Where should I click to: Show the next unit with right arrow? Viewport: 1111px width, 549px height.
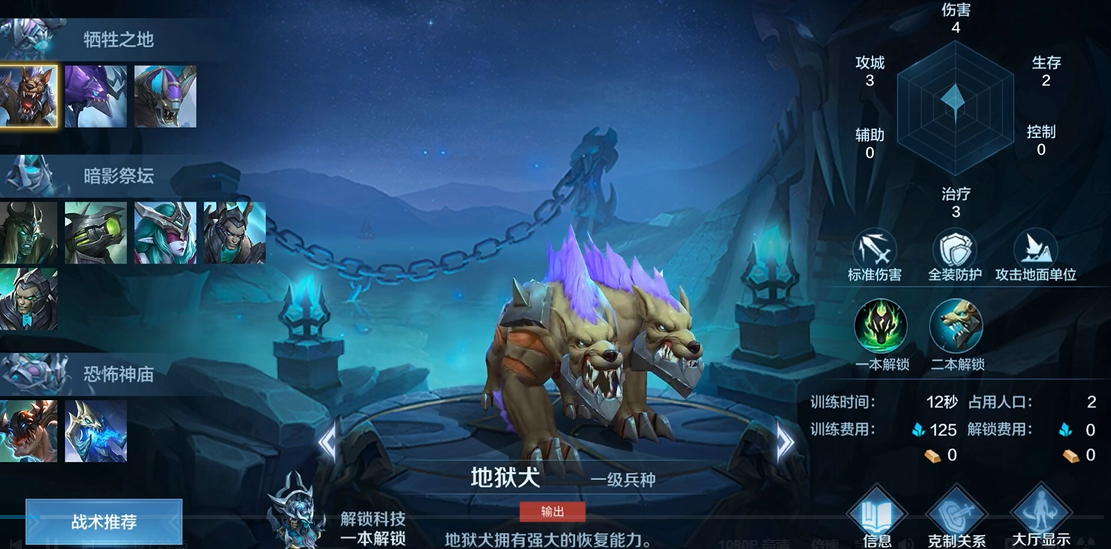[785, 441]
